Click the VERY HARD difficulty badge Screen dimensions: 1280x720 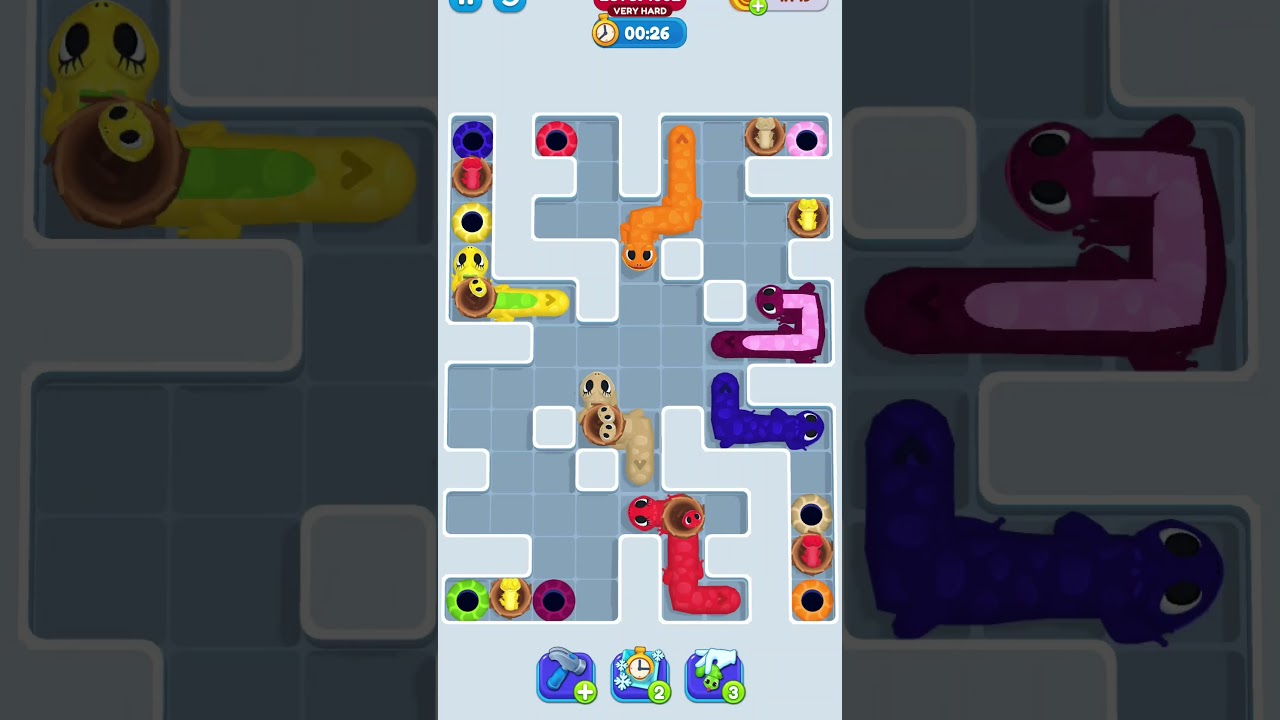638,9
